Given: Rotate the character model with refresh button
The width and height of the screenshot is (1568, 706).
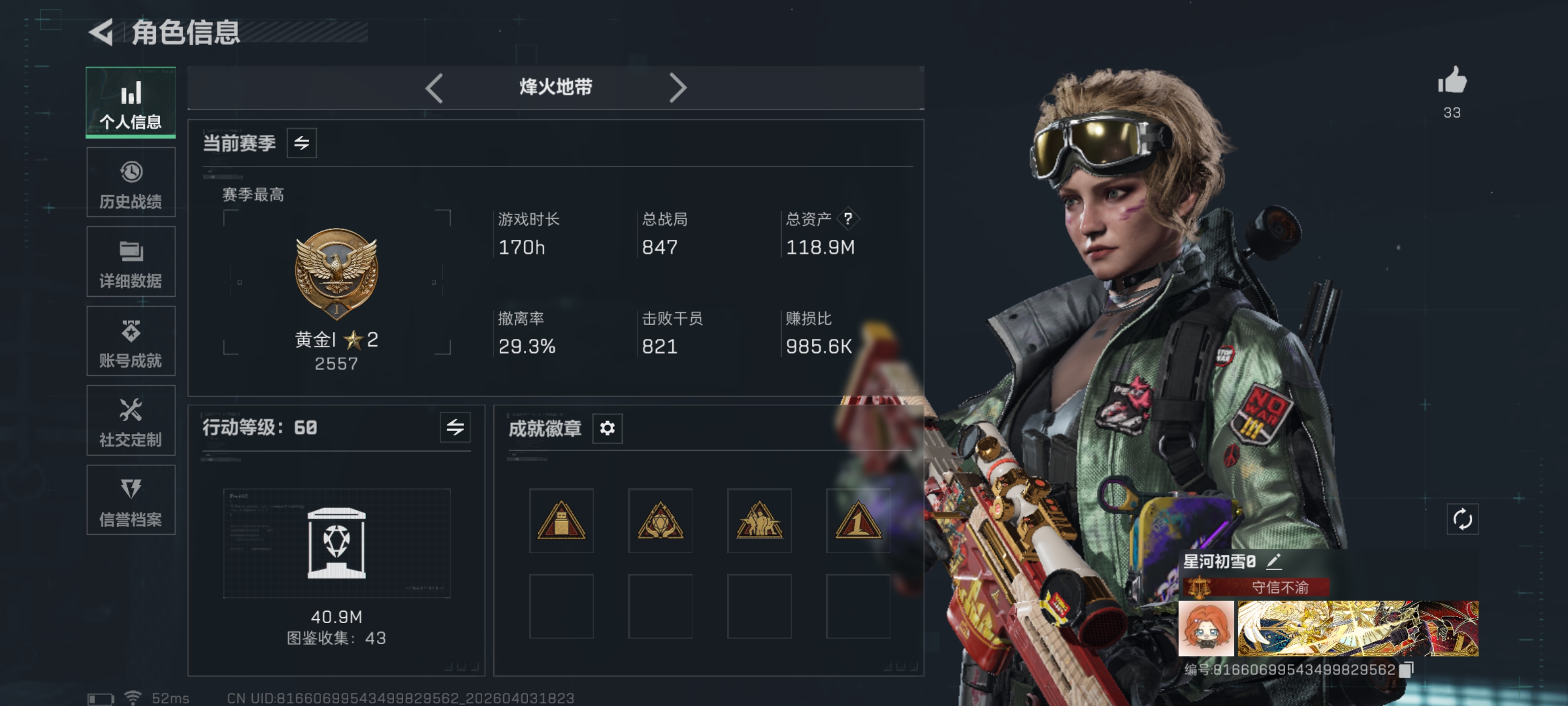Looking at the screenshot, I should coord(1462,520).
